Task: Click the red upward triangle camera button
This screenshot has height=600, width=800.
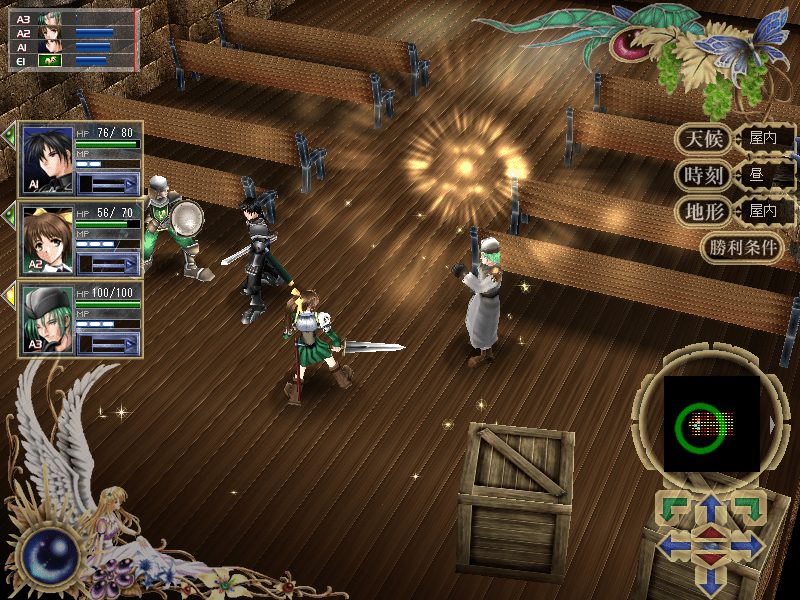Action: [x=710, y=533]
